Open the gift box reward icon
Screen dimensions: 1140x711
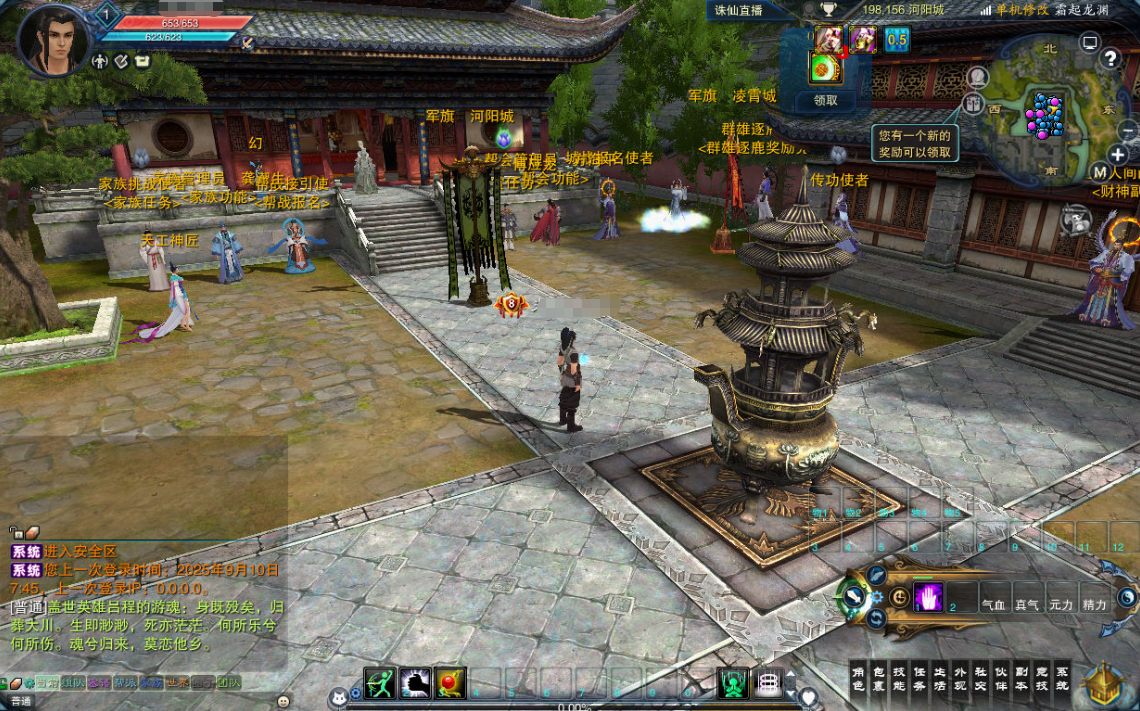(973, 103)
